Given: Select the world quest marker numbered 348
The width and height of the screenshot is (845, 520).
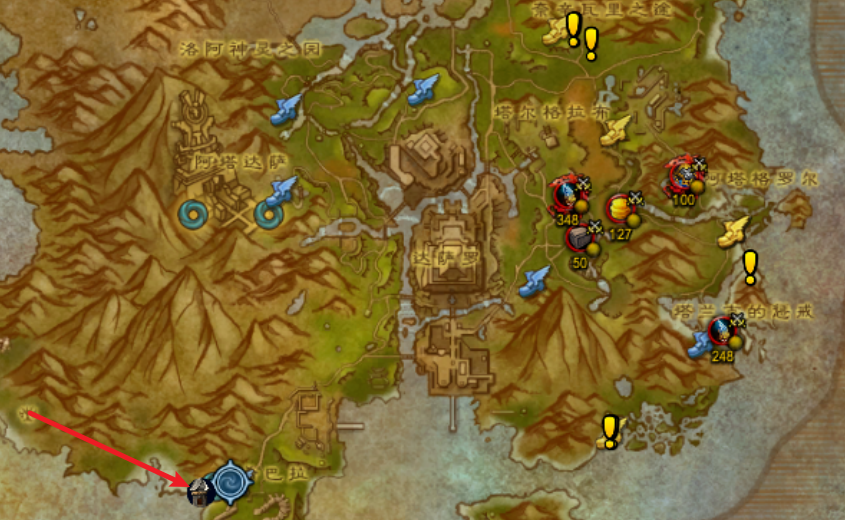Looking at the screenshot, I should pyautogui.click(x=566, y=193).
